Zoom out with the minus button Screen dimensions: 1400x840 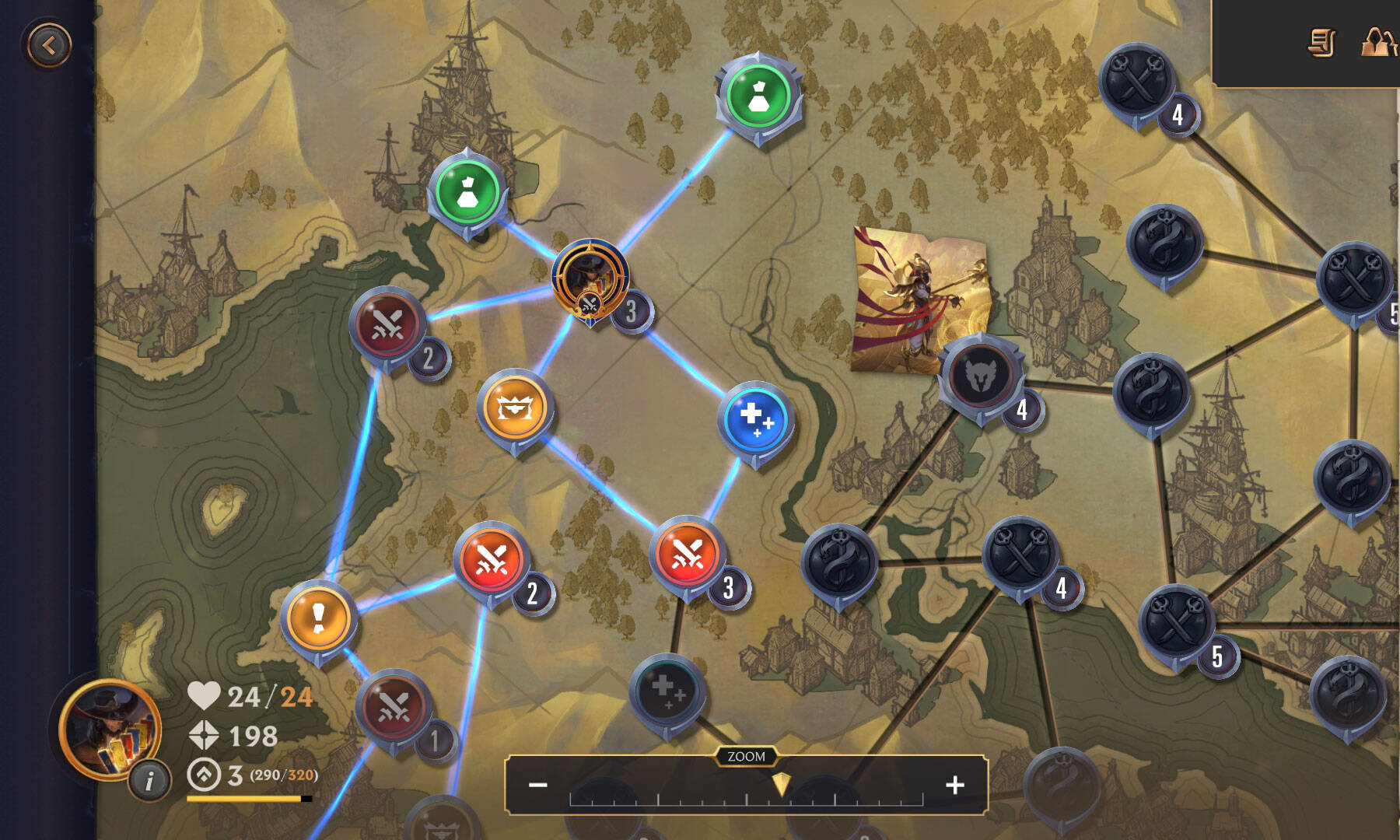538,785
